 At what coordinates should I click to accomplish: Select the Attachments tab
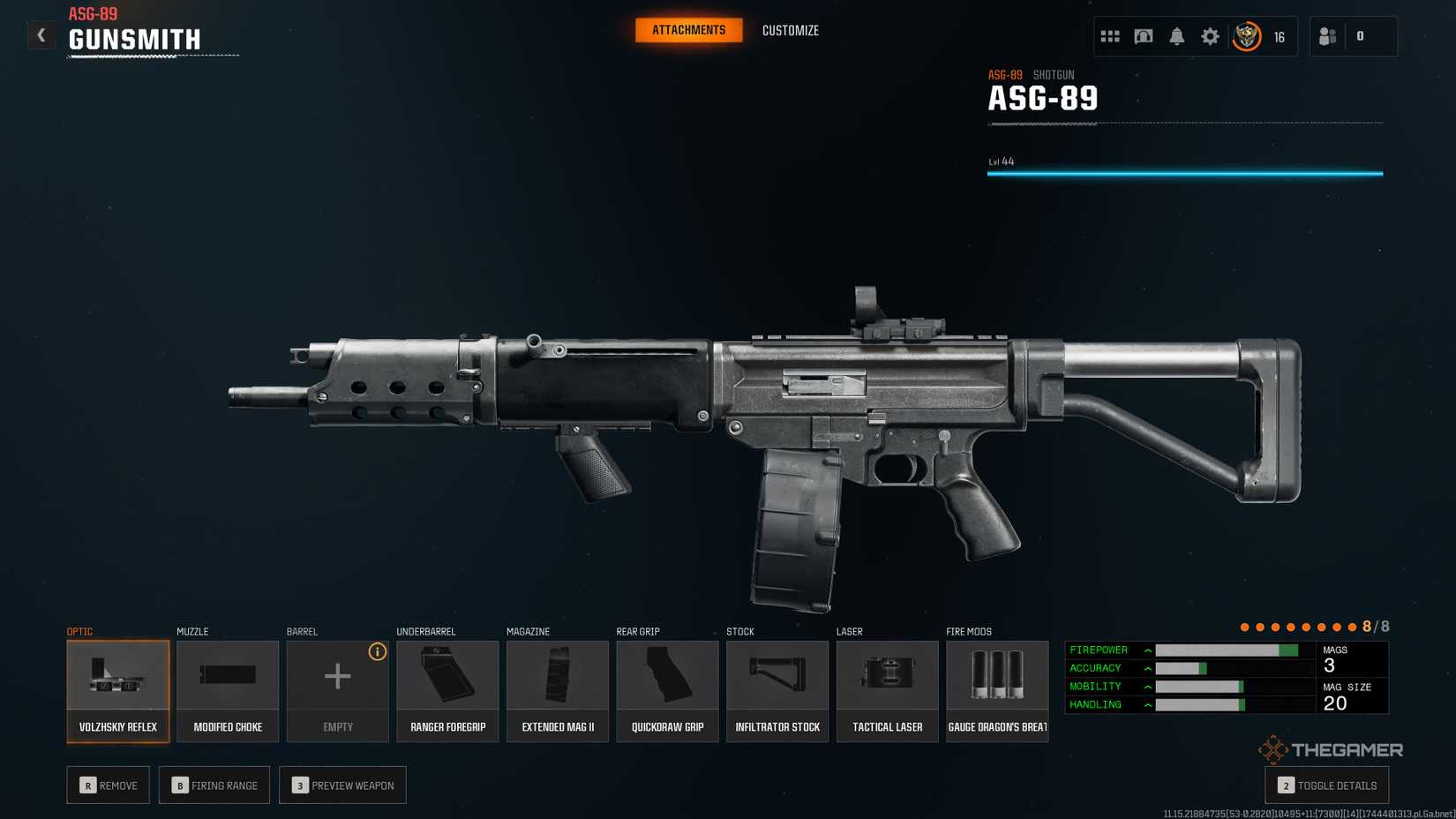[x=688, y=30]
